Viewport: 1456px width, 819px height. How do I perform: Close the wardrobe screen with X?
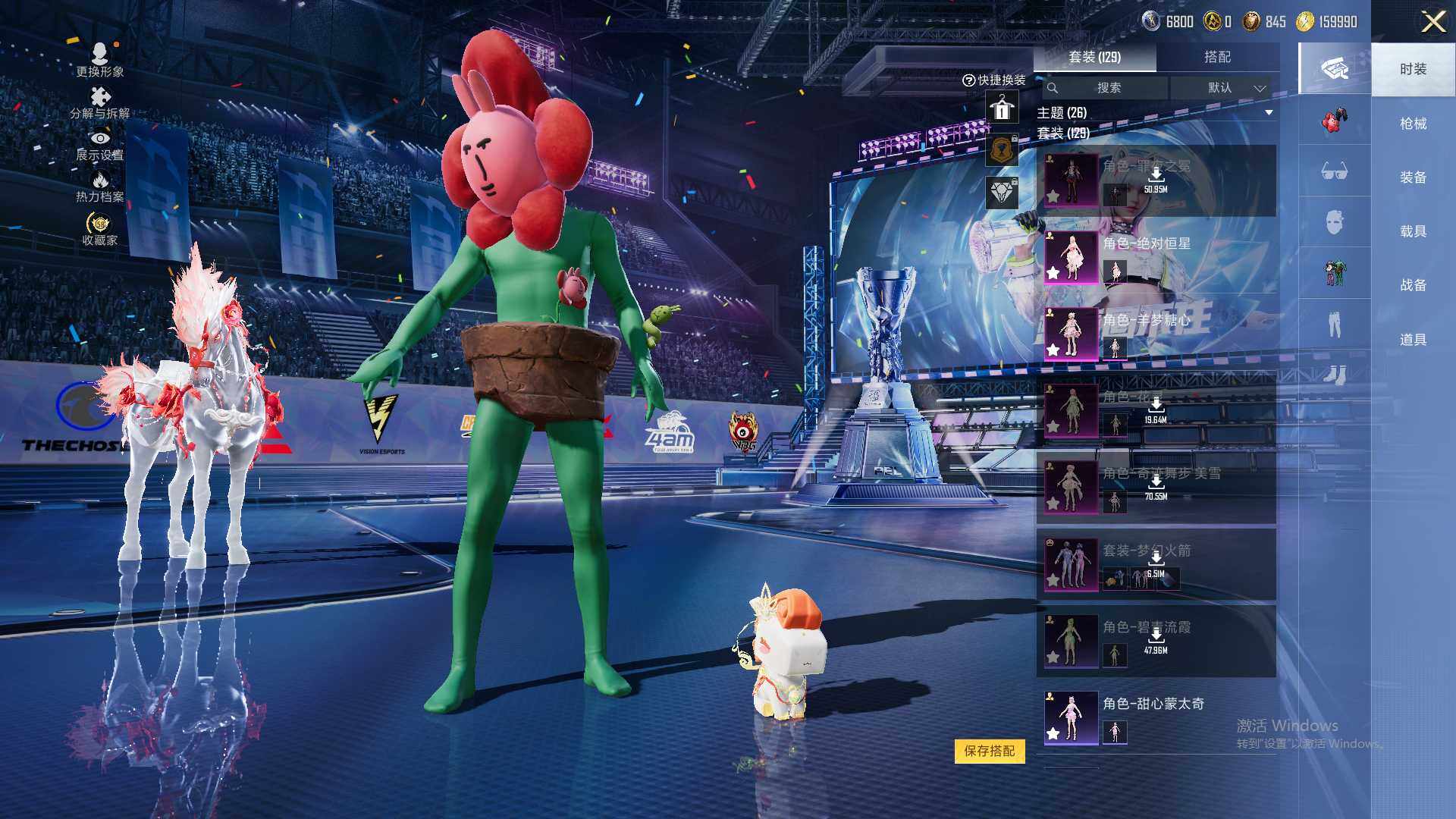click(x=1432, y=21)
